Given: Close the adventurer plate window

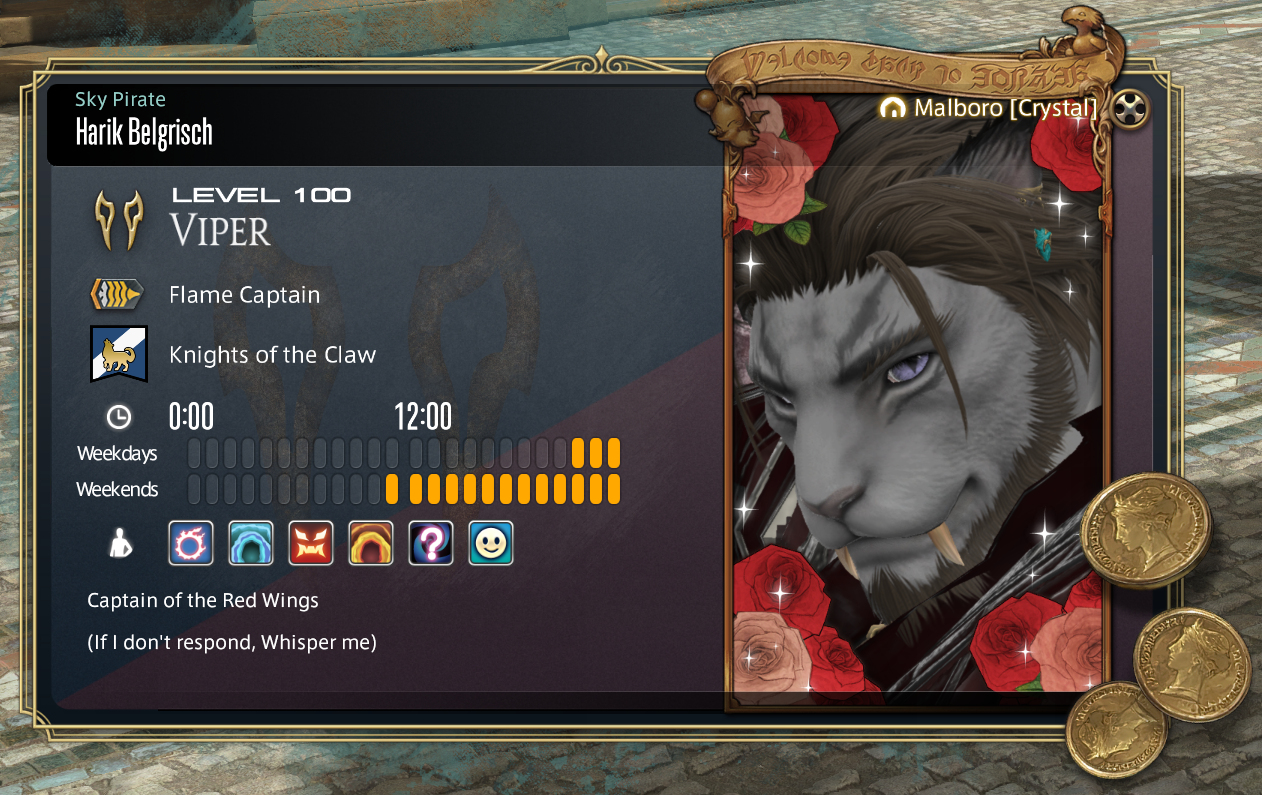Looking at the screenshot, I should [1129, 109].
